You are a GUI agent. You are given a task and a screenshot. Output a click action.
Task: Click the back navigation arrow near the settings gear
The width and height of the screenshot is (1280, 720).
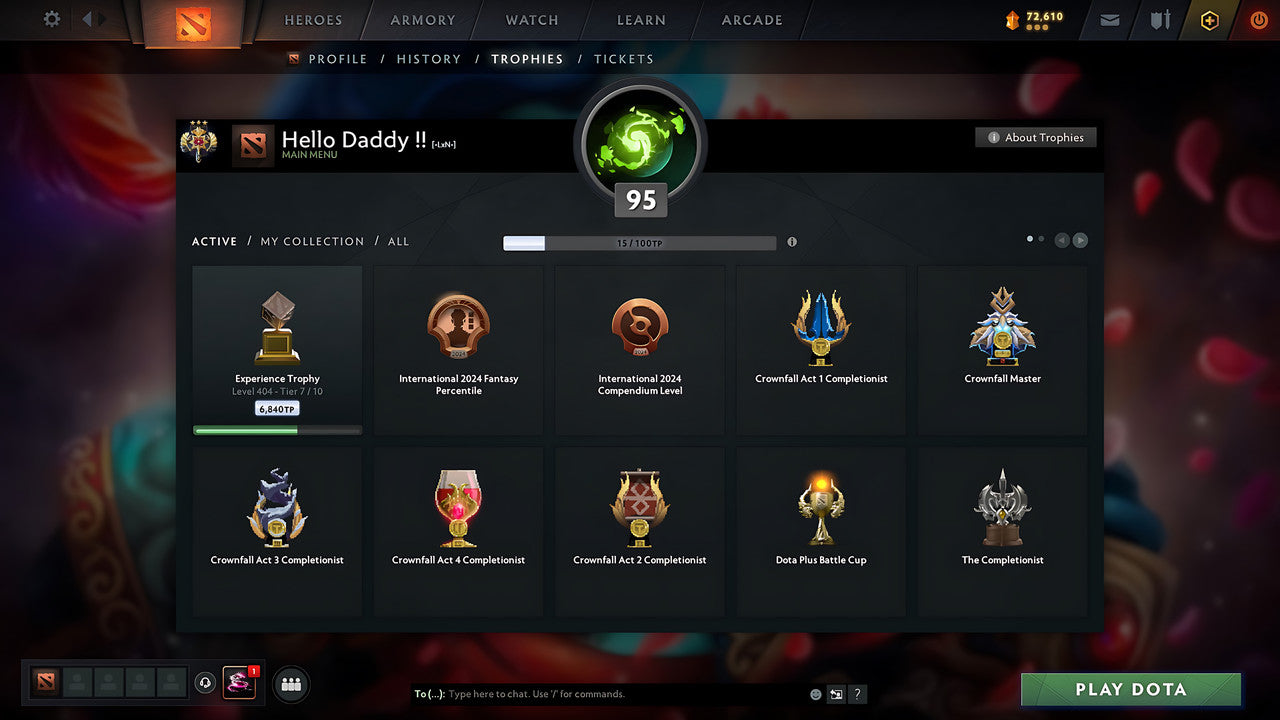(90, 19)
